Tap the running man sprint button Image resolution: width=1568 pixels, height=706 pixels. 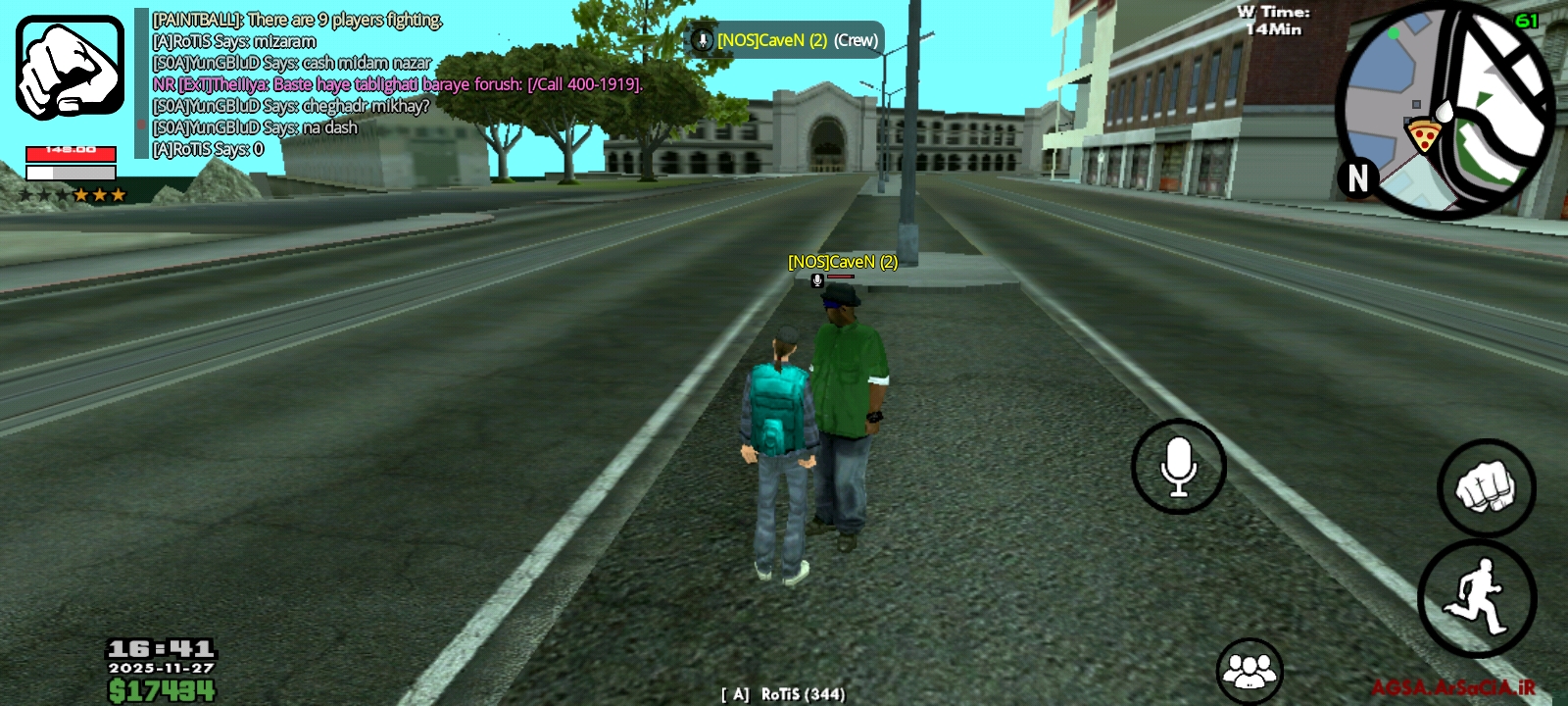tap(1477, 597)
